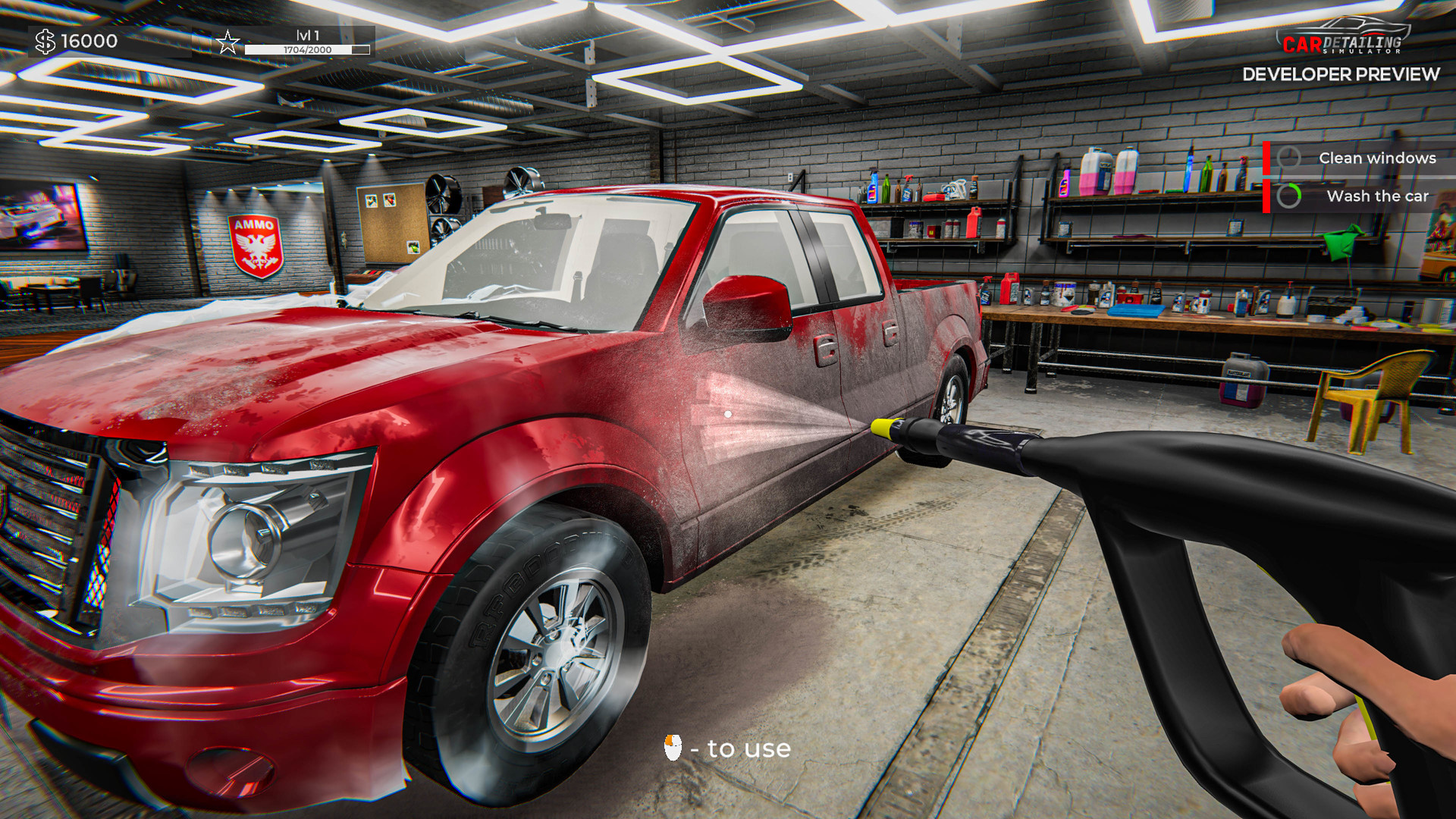The width and height of the screenshot is (1456, 819).
Task: Click the Wash the car progress circle
Action: click(x=1289, y=197)
